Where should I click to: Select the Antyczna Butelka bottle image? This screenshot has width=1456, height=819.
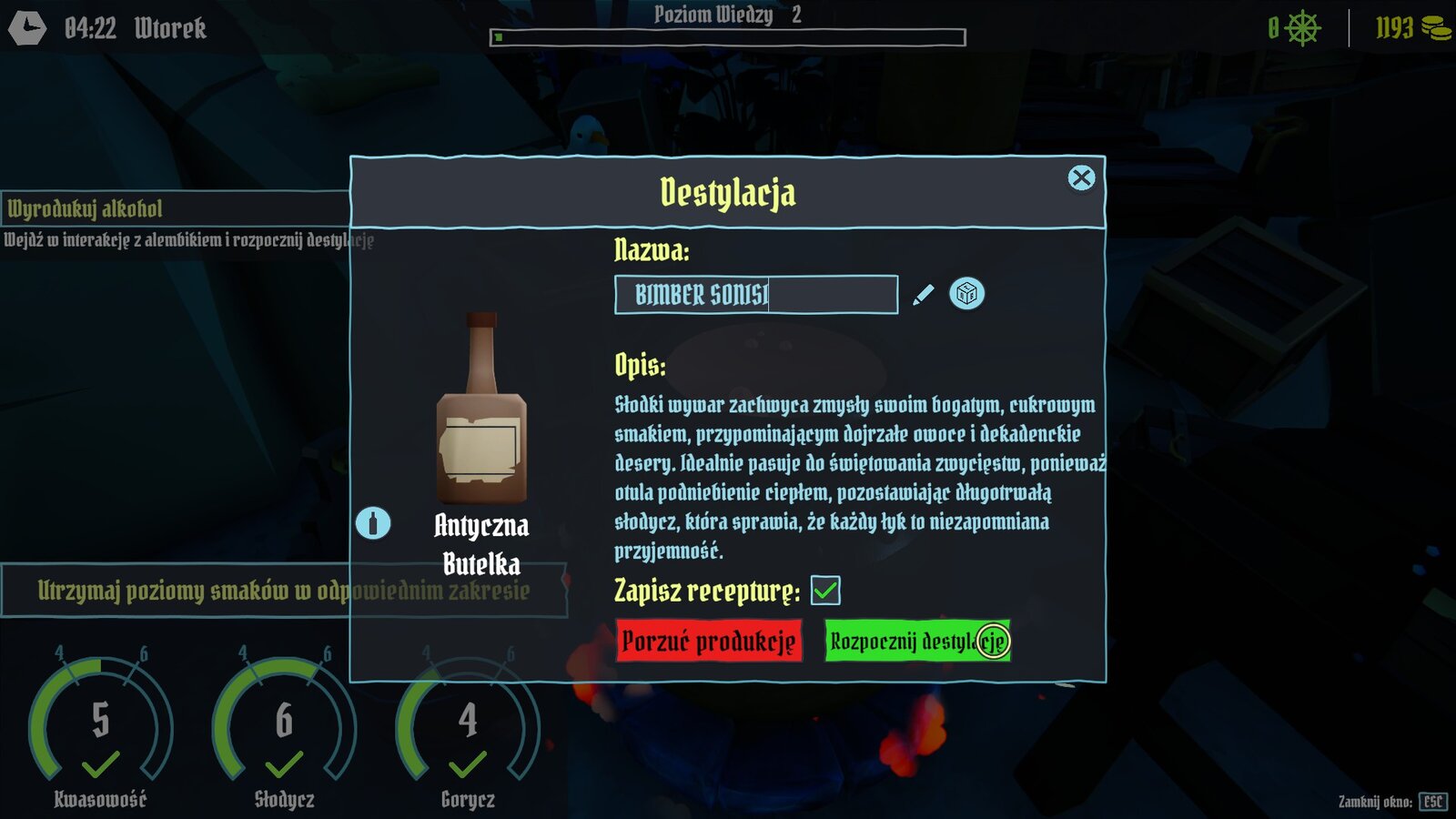point(481,409)
